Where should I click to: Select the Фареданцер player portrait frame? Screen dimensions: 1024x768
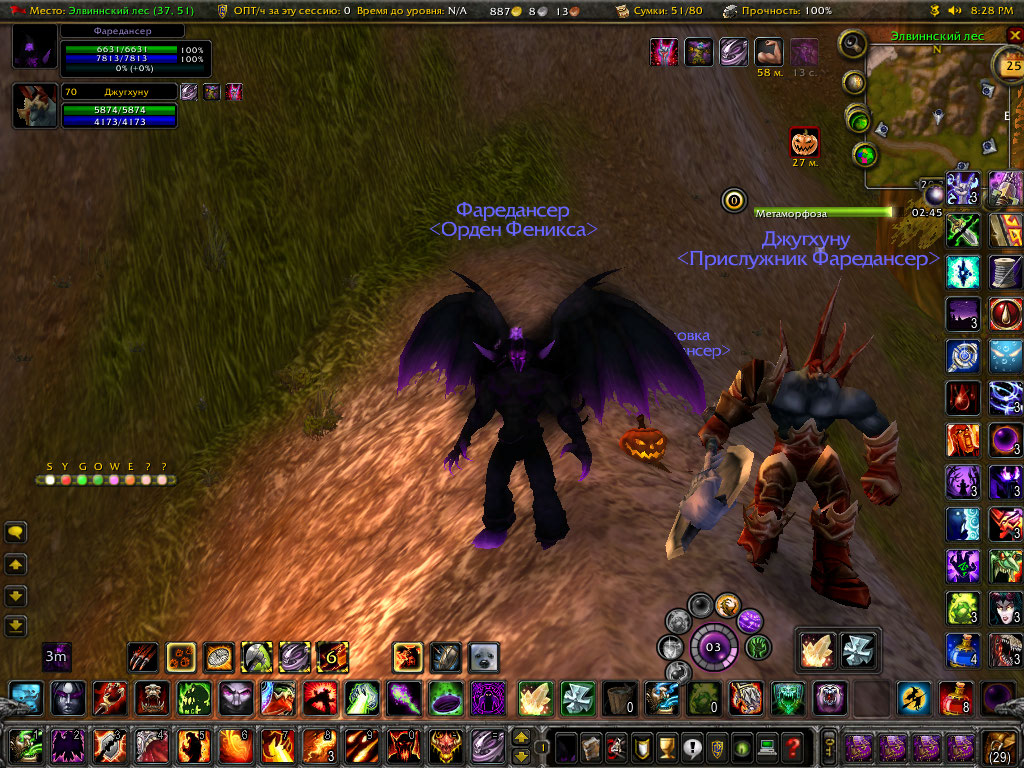point(34,48)
